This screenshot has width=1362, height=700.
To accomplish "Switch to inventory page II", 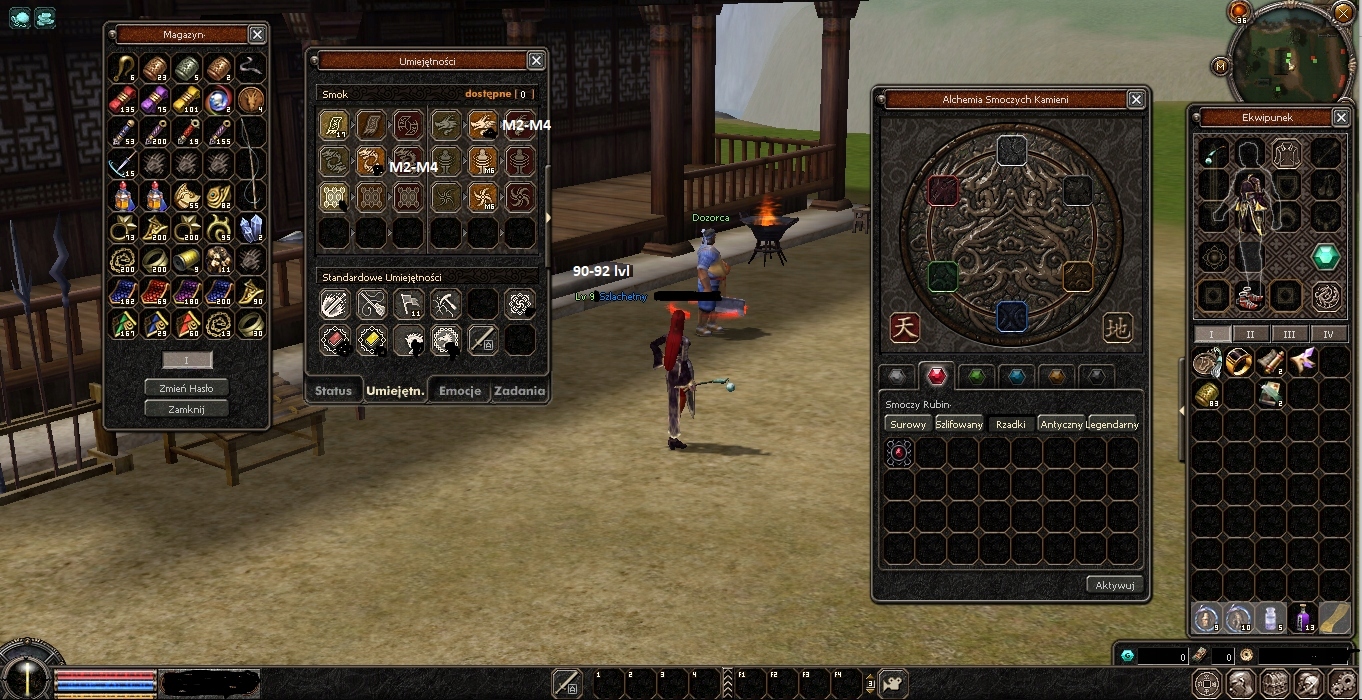I will tap(1250, 334).
